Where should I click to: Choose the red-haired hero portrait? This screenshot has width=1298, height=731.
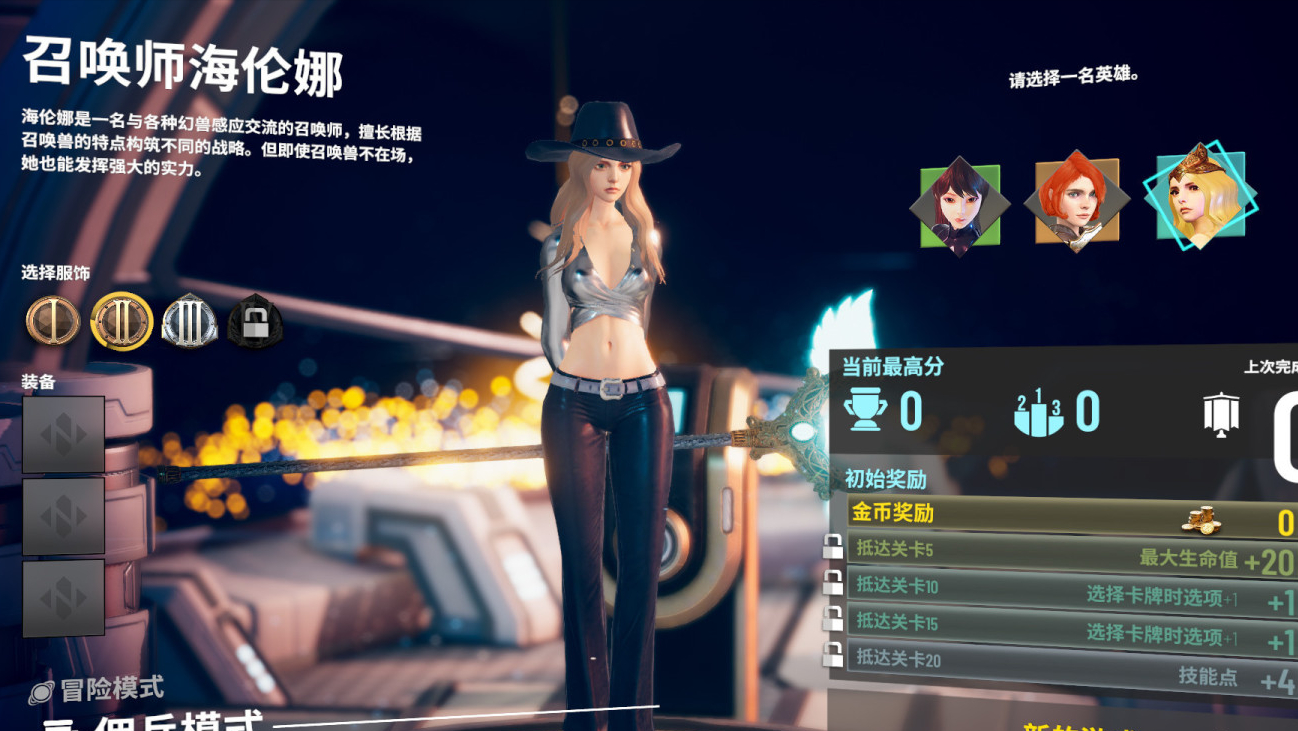1076,202
